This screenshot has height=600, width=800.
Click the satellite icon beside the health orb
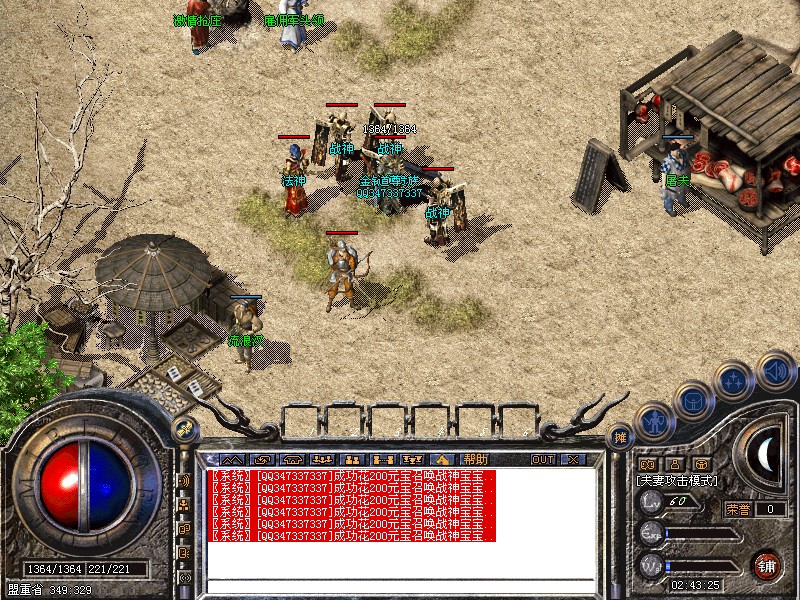tap(184, 431)
